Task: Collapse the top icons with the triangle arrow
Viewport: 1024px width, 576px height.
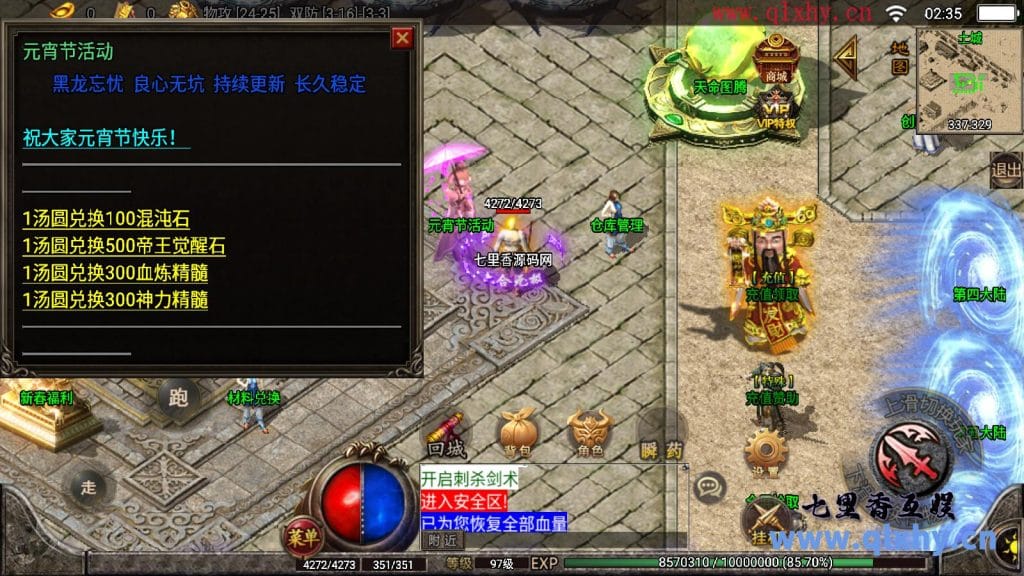Action: pyautogui.click(x=847, y=58)
